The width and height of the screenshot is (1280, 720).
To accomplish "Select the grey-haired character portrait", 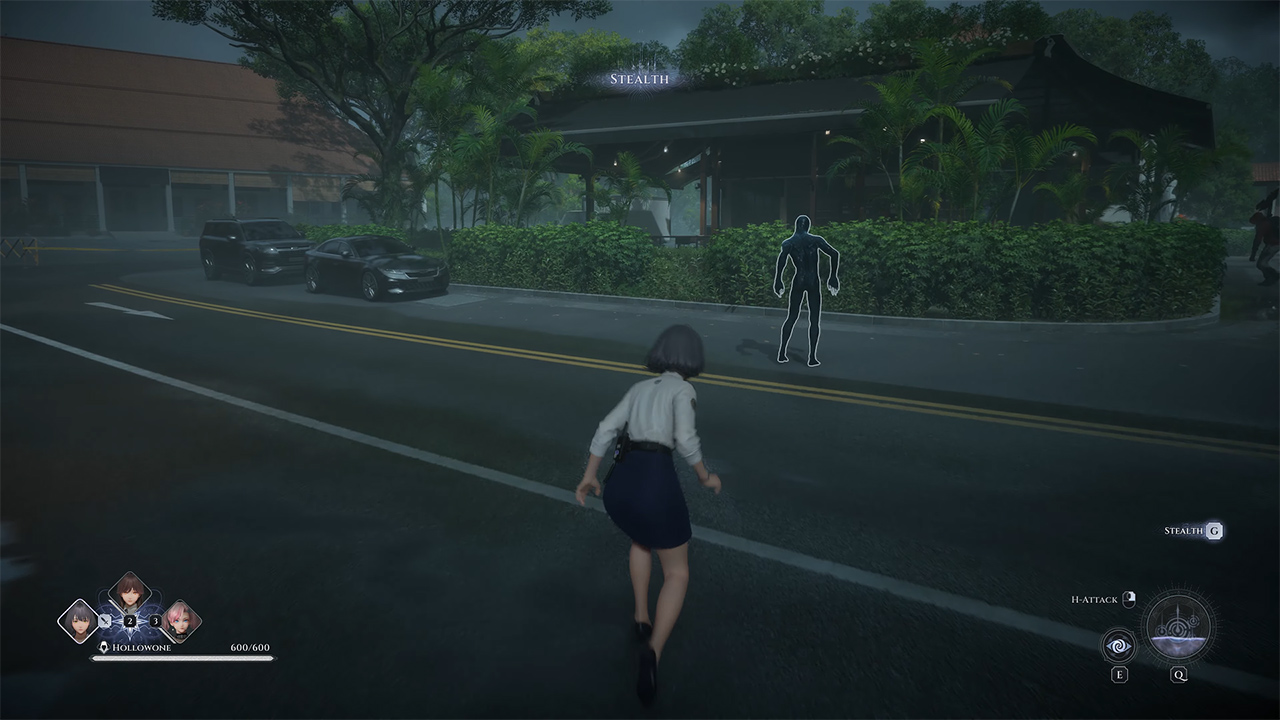I will 79,620.
